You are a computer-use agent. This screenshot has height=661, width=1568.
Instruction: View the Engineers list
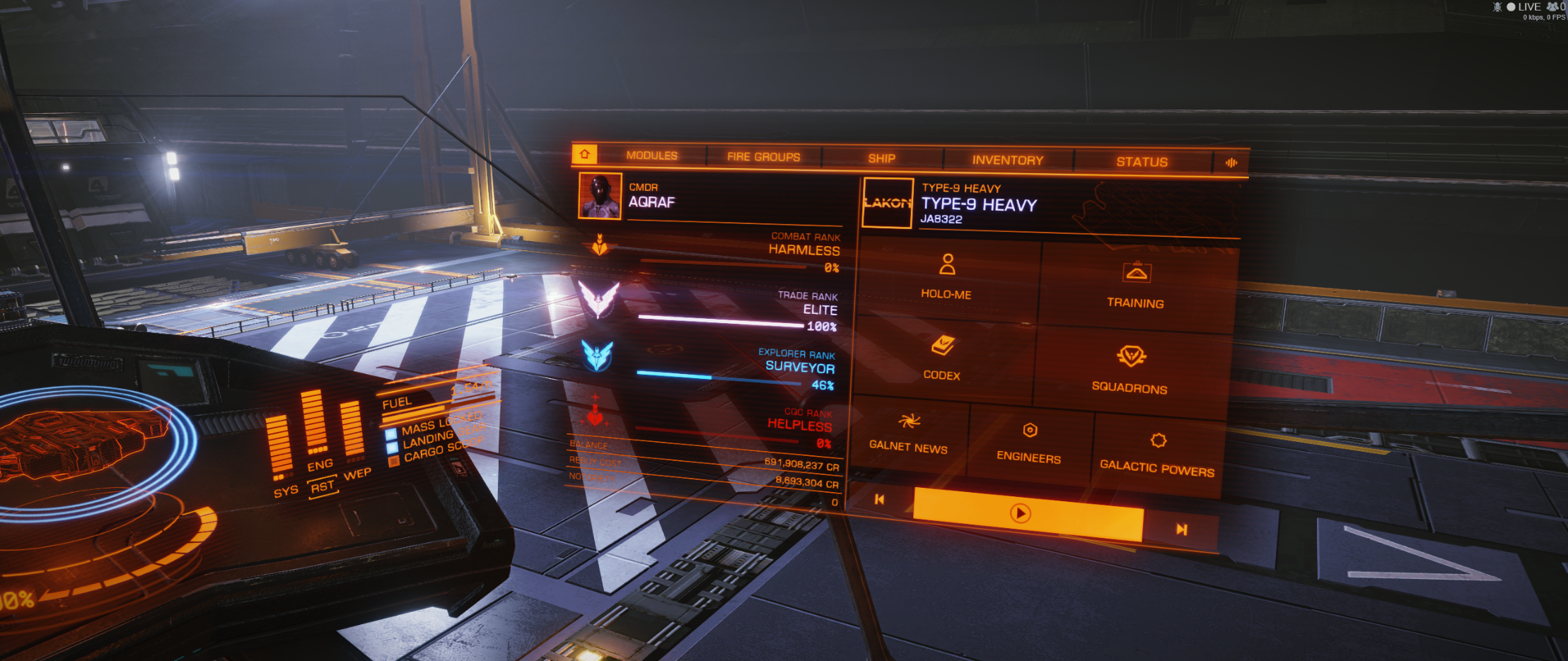tap(1029, 442)
